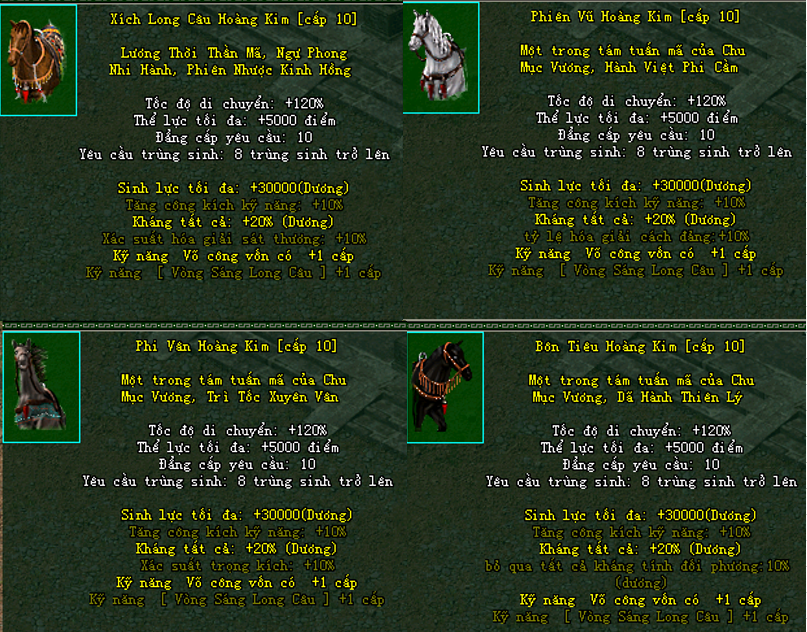Pick the Bôn Tiêu black horse icon
This screenshot has width=807, height=632.
pos(444,387)
